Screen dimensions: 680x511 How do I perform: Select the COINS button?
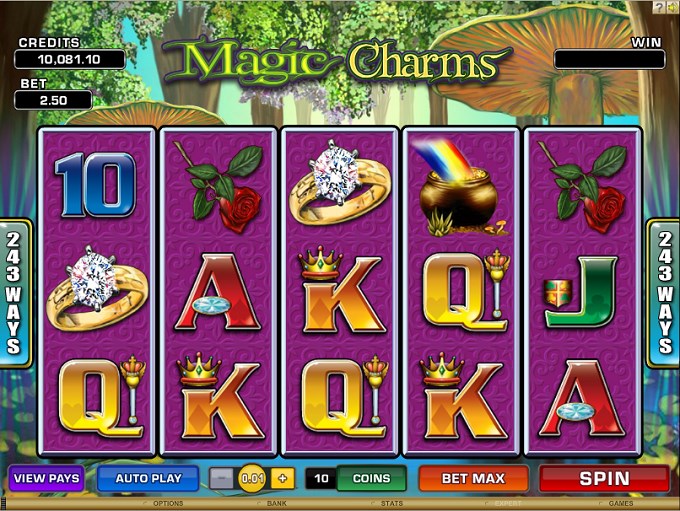tap(371, 478)
